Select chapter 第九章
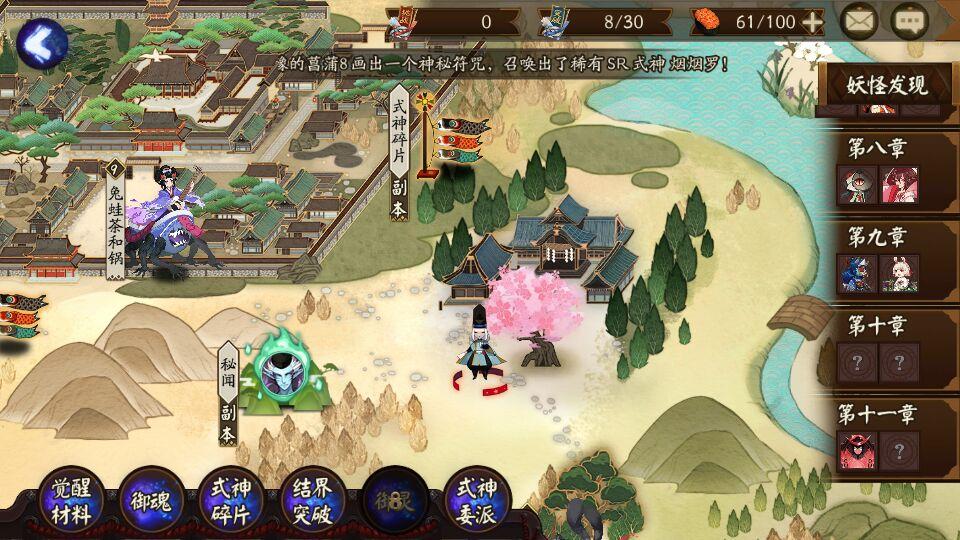Viewport: 960px width, 540px height. pos(886,258)
